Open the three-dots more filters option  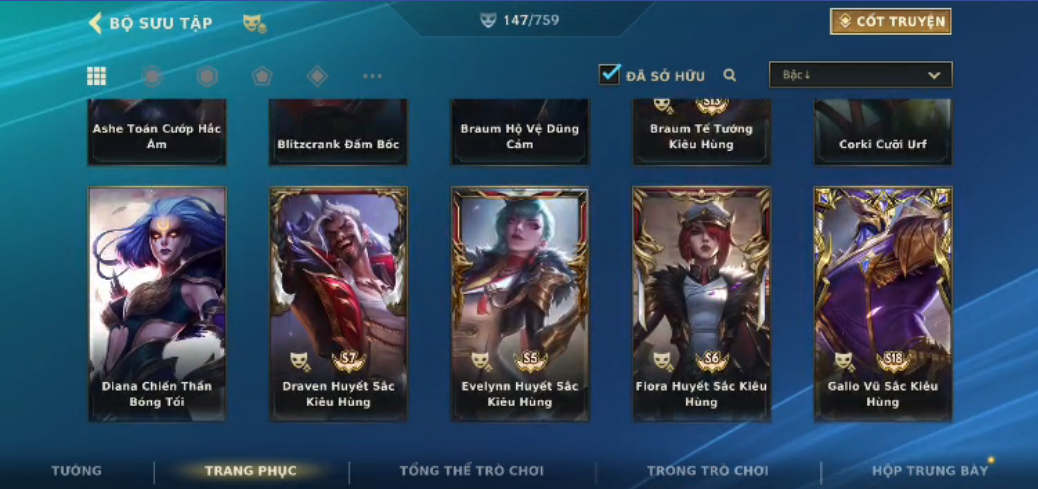point(372,76)
